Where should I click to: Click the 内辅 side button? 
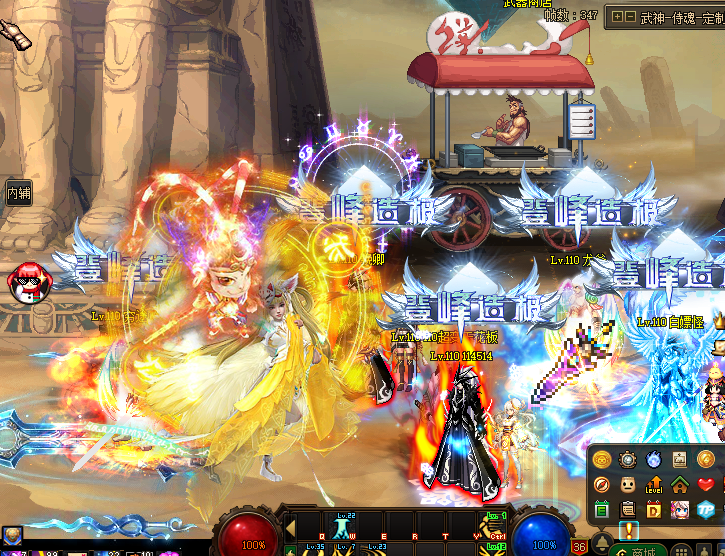[x=17, y=192]
